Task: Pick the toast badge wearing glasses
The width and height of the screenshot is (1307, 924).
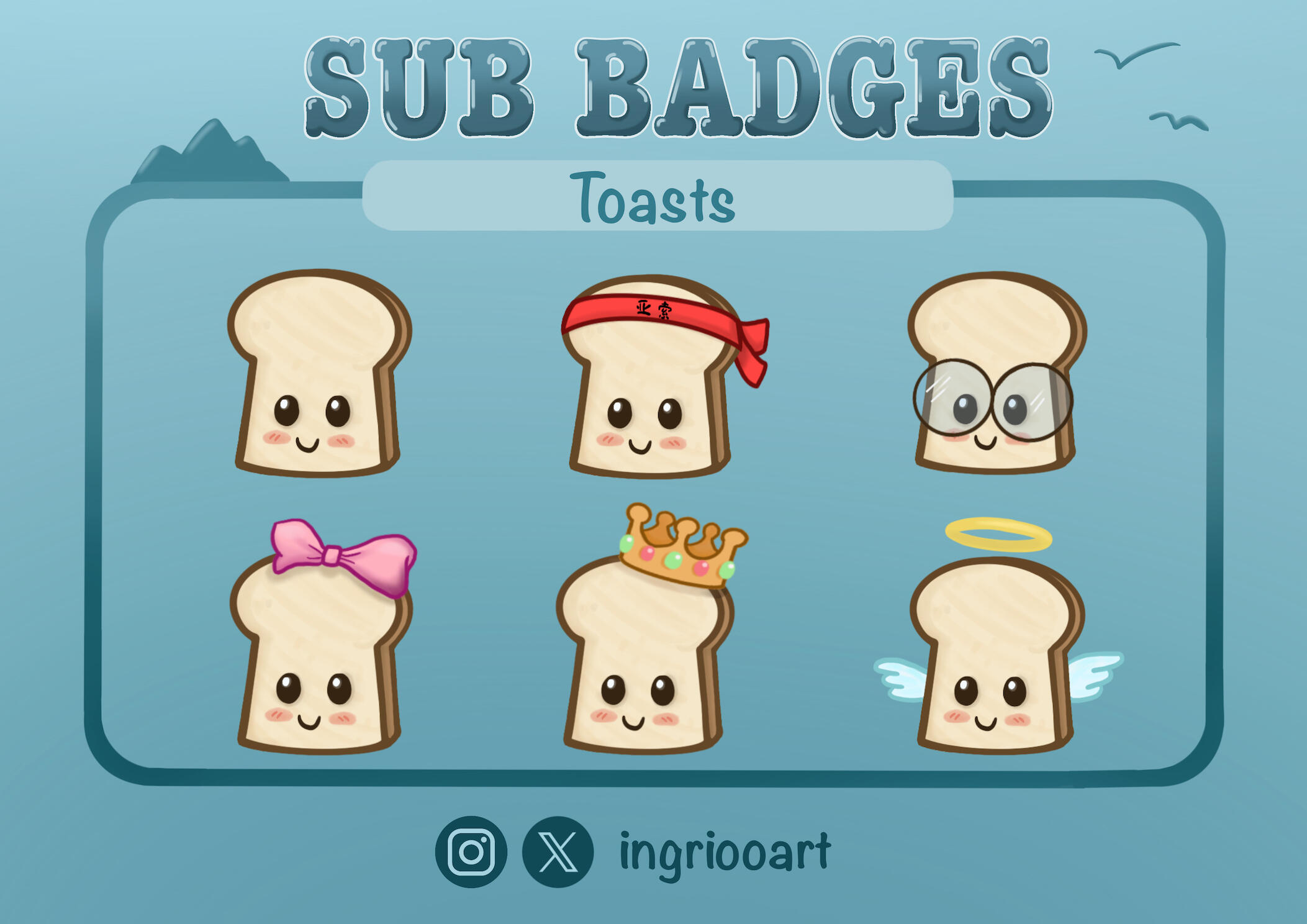Action: click(995, 374)
